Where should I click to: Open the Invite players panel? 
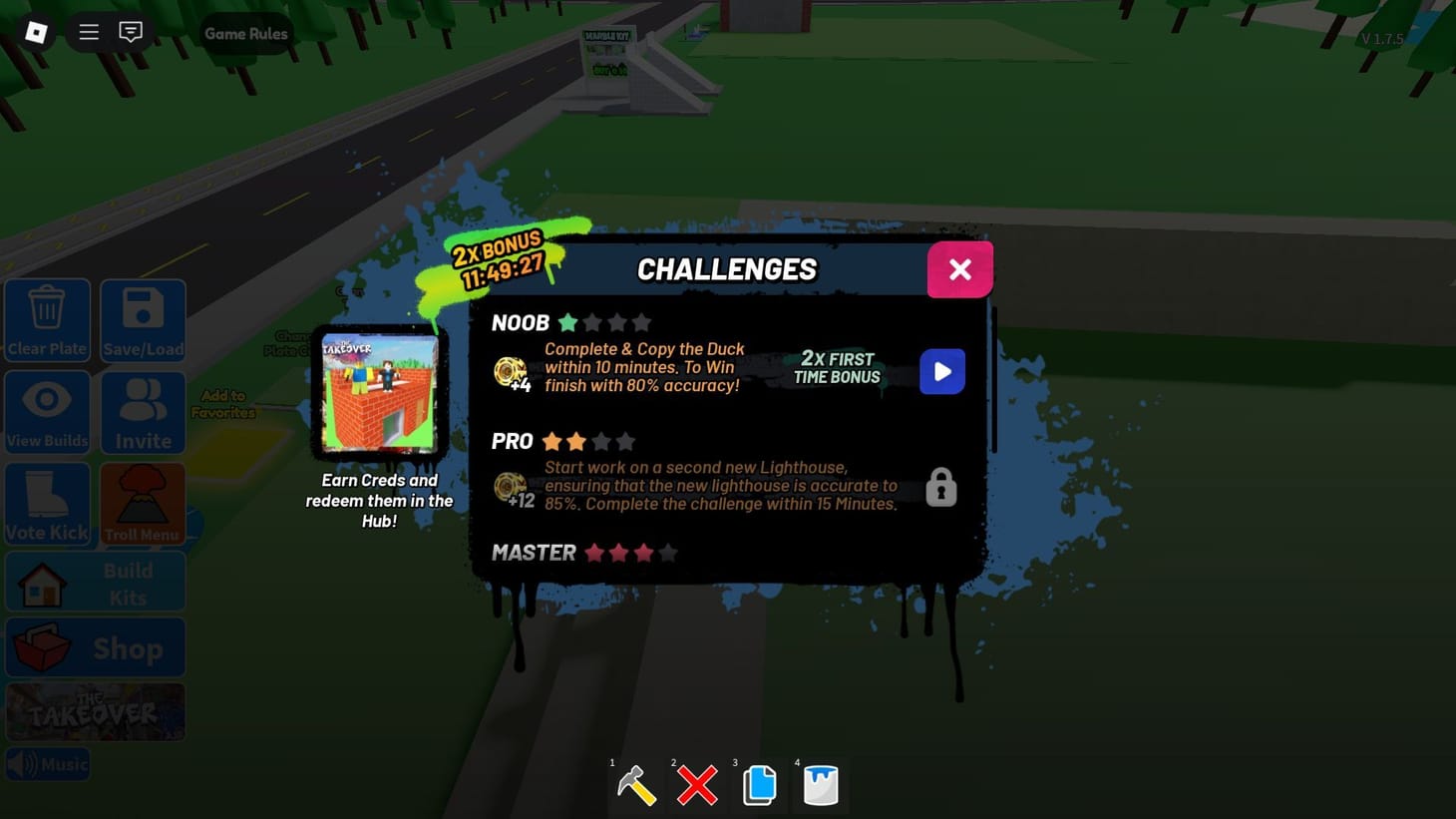pos(142,412)
